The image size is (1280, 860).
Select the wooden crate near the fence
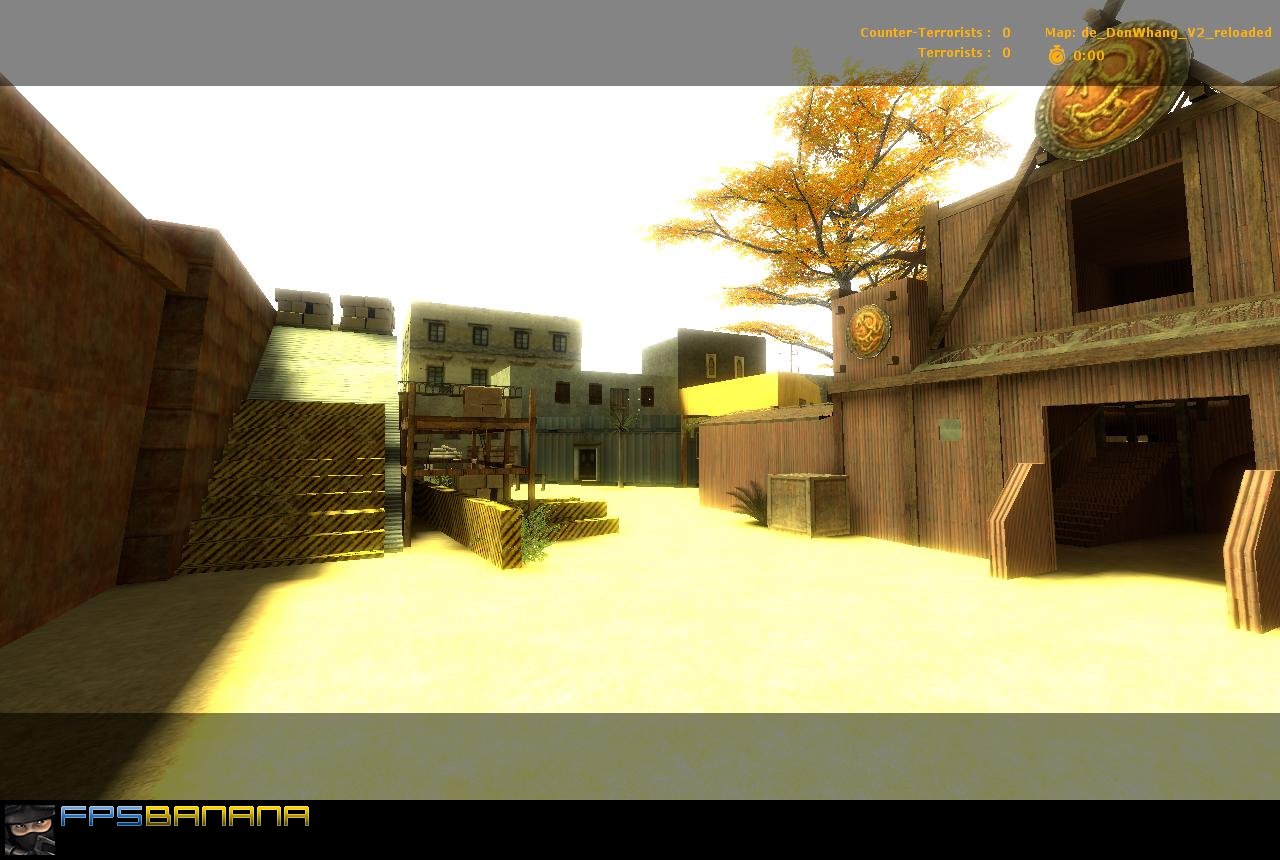(806, 503)
